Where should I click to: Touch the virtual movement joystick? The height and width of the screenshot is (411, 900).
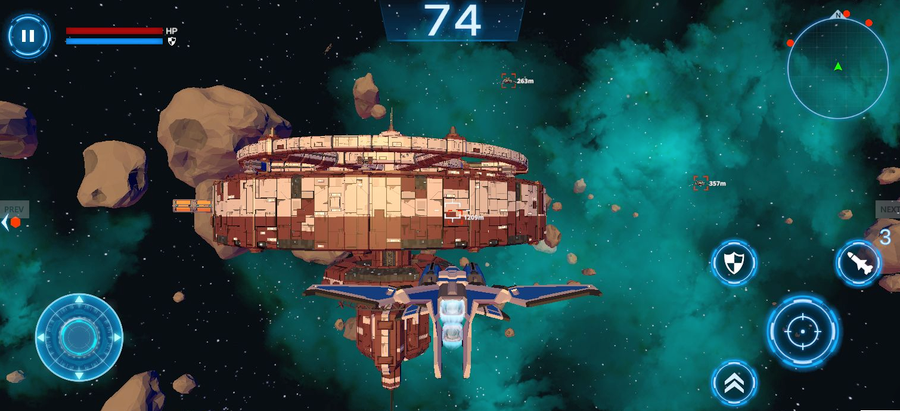[x=79, y=337]
